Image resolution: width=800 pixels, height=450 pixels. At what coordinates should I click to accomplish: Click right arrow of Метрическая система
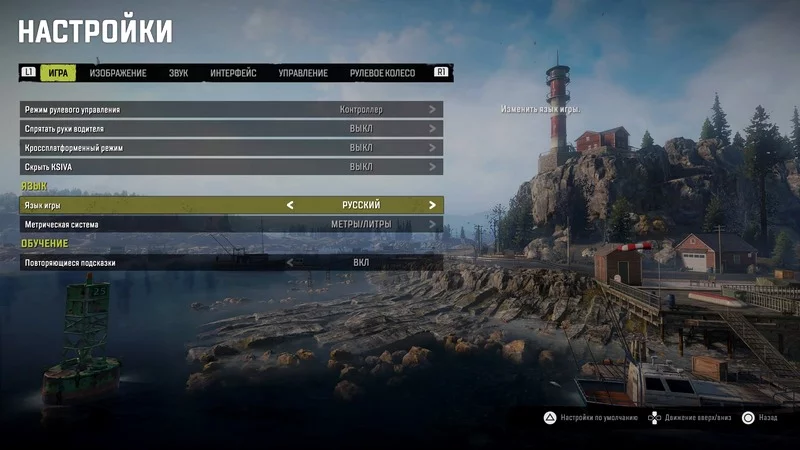point(432,225)
